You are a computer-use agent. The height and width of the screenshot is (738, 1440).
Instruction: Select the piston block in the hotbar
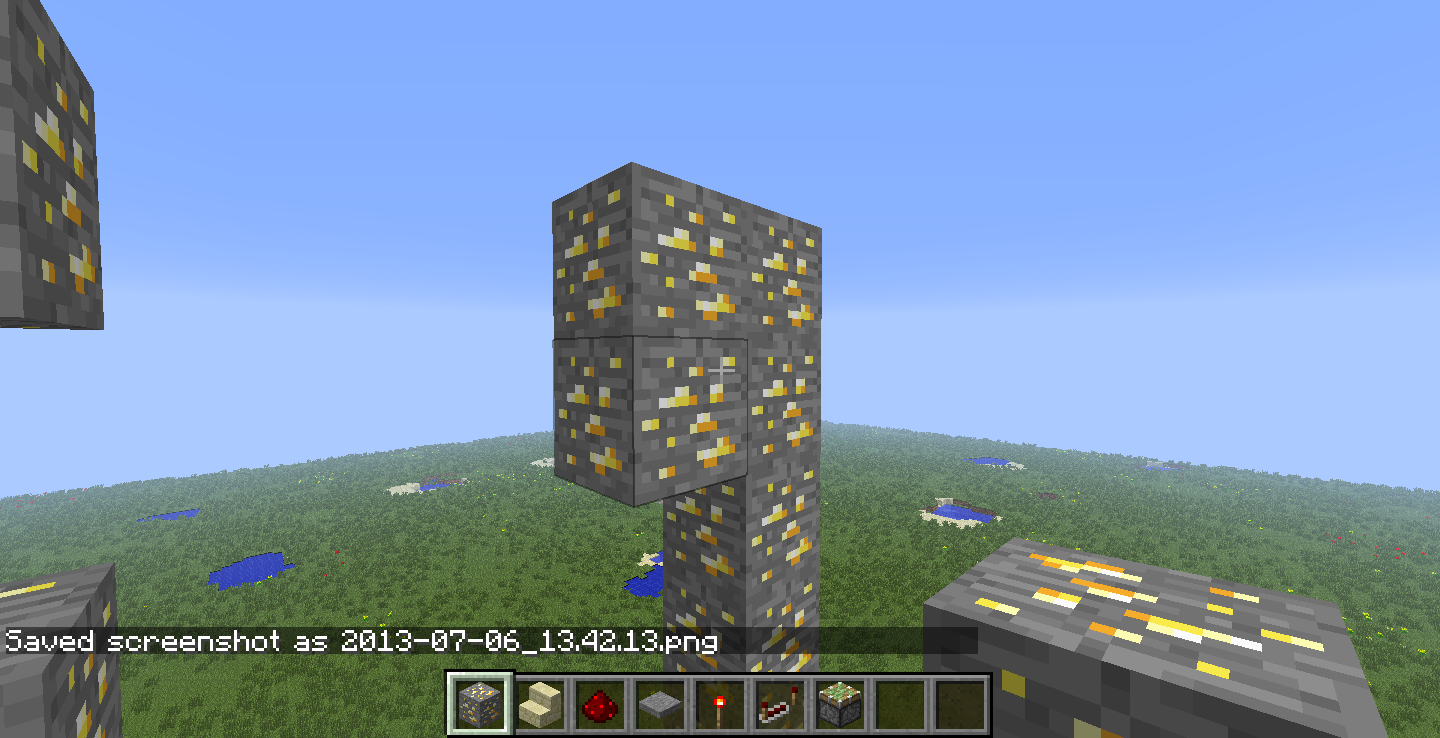click(x=839, y=703)
